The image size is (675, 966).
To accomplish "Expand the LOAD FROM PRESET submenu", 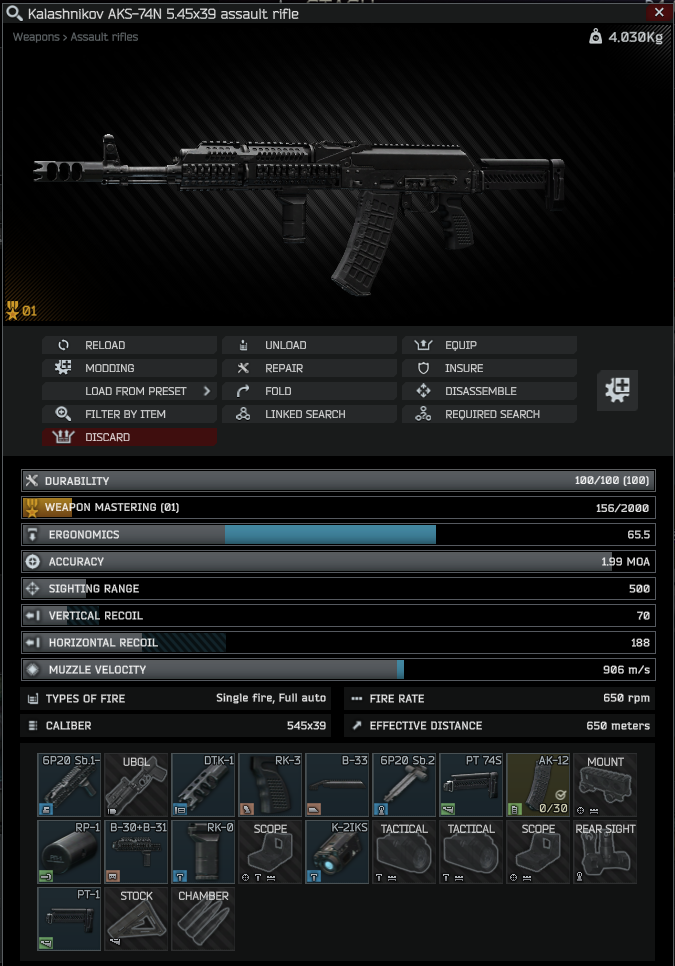I will (x=129, y=391).
